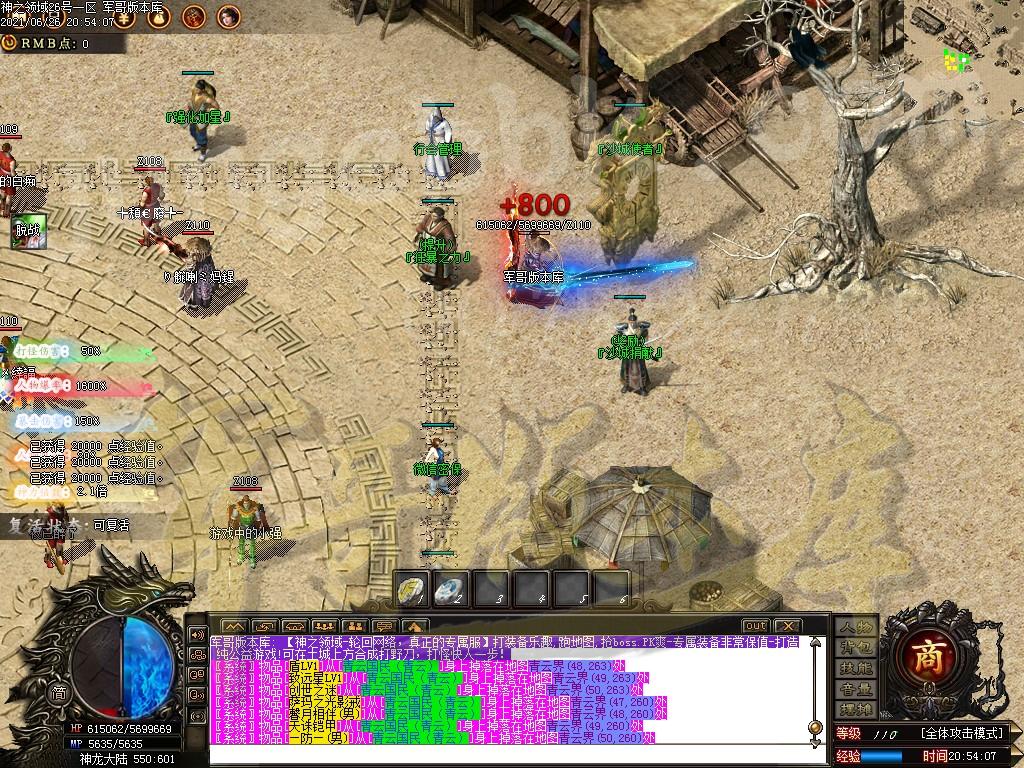Open the 人物 character panel
The image size is (1024, 768).
(x=855, y=626)
